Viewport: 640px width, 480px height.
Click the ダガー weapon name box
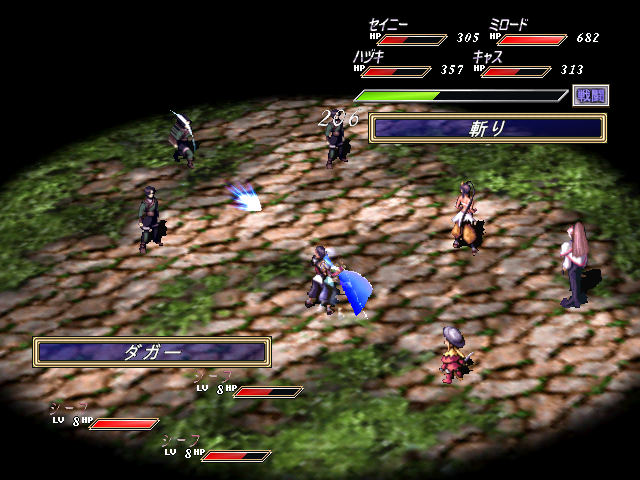pyautogui.click(x=152, y=352)
